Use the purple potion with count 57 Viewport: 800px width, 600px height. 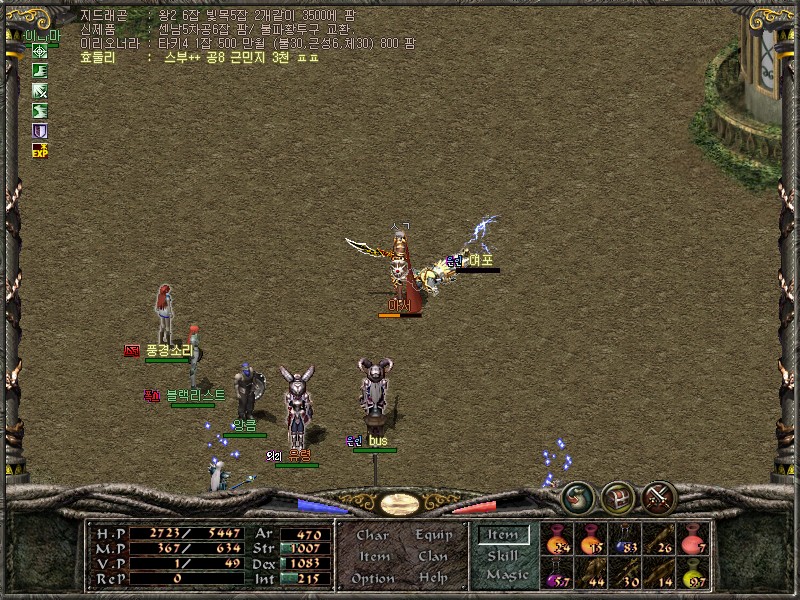(x=556, y=574)
